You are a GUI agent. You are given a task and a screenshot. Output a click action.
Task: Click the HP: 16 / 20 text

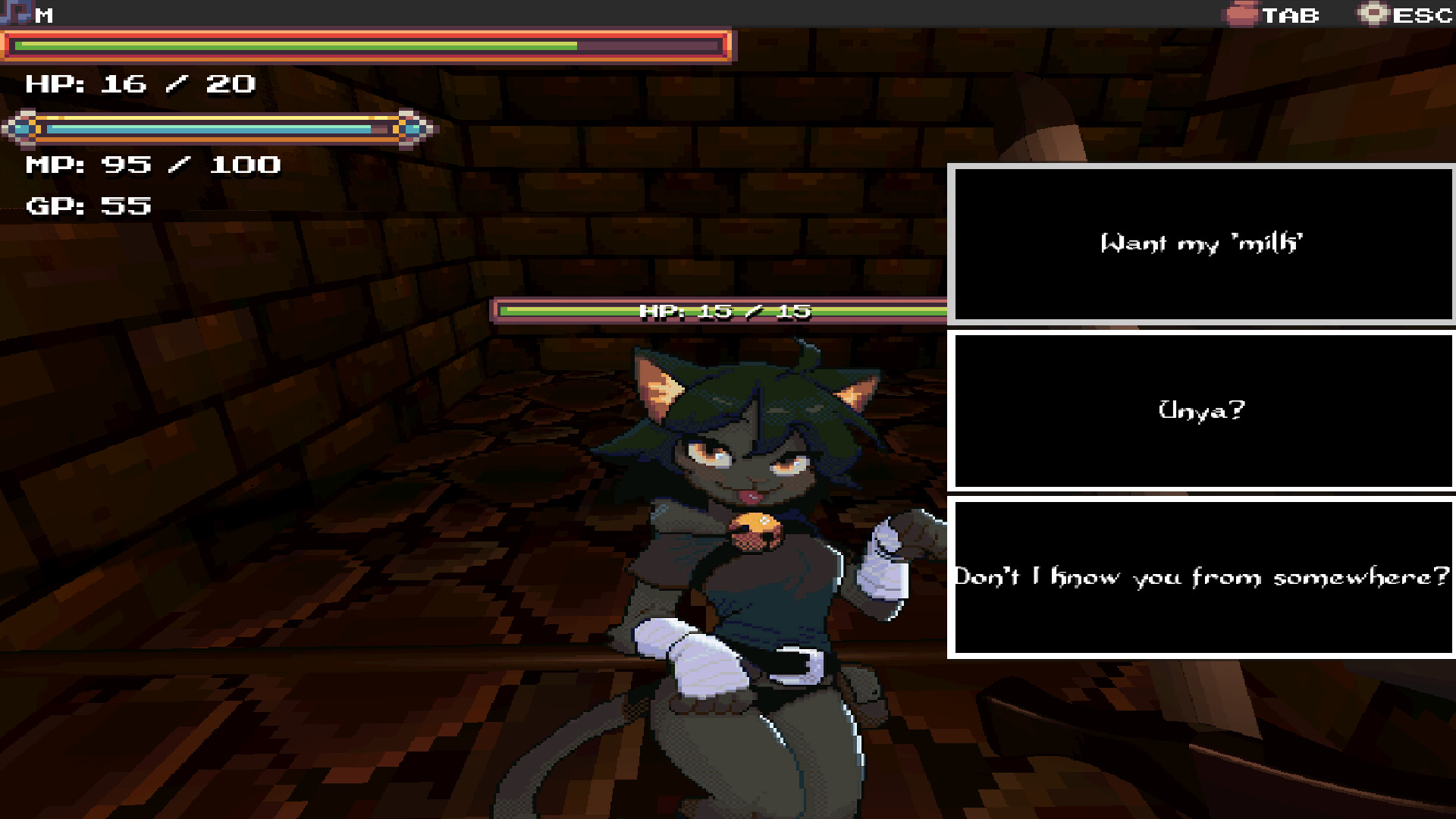[x=138, y=84]
